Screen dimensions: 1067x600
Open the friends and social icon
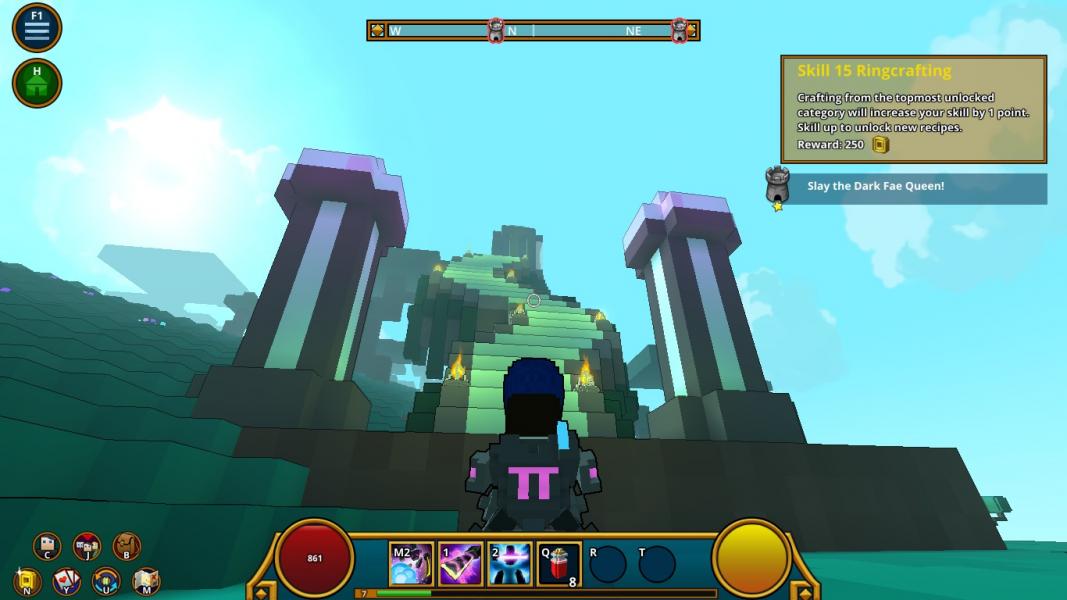point(87,546)
